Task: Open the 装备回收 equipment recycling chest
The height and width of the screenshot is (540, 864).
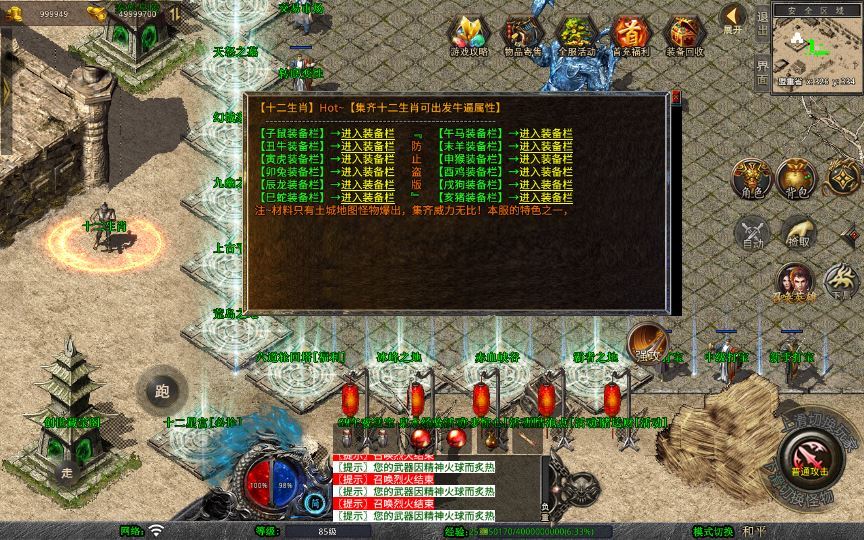Action: click(684, 36)
